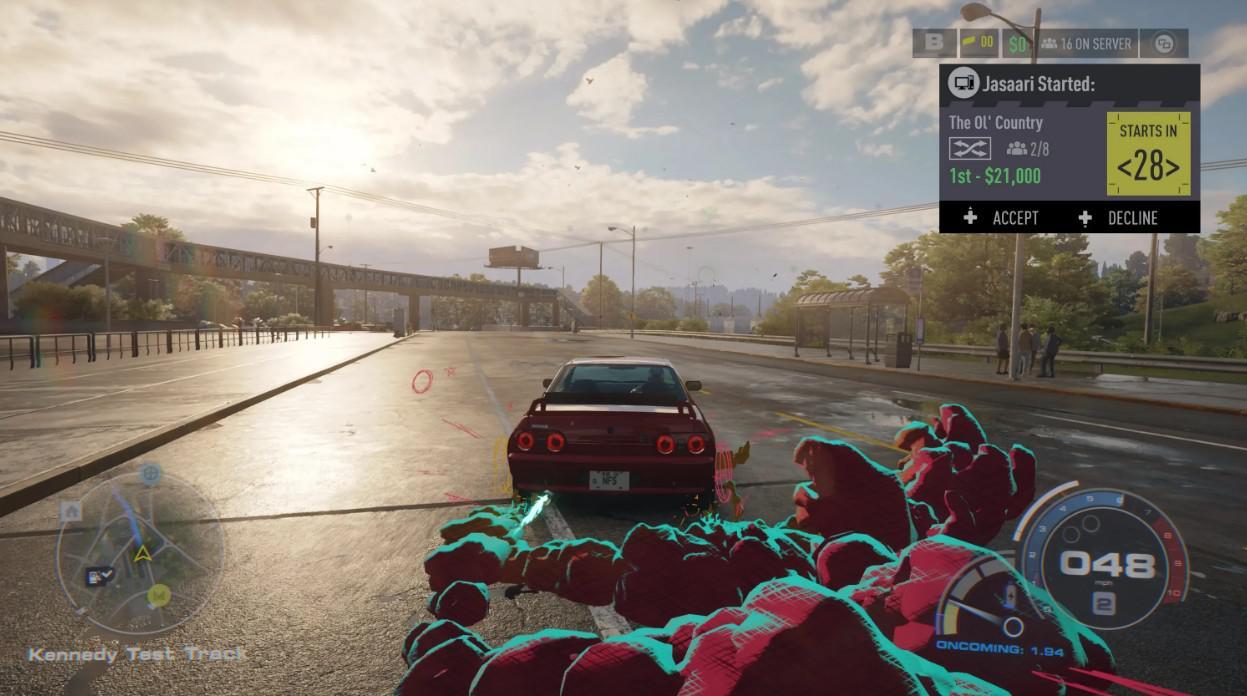1247x696 pixels.
Task: Select the B car class badge
Action: [x=934, y=43]
